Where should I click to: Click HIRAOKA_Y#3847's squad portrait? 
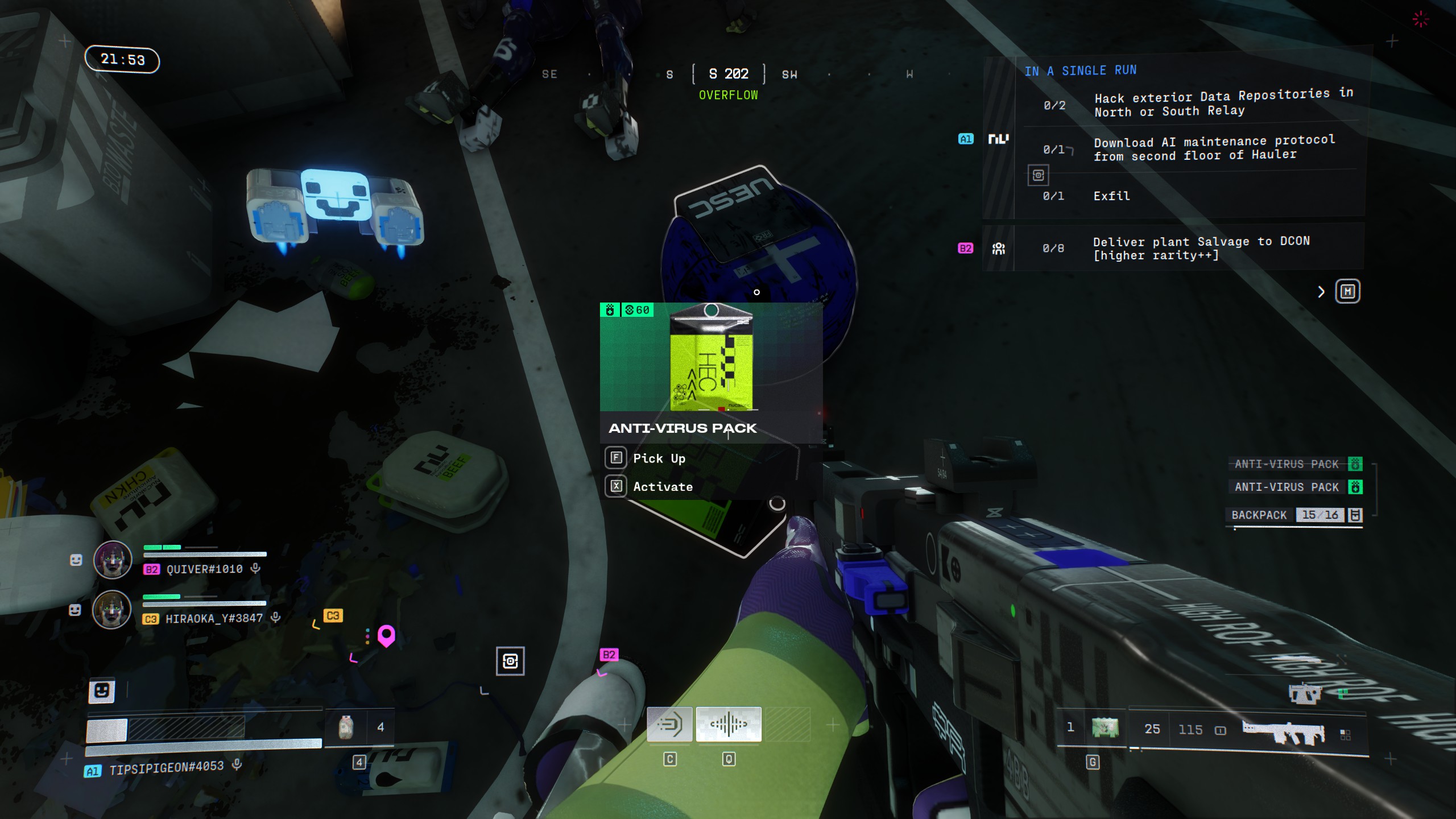click(112, 609)
